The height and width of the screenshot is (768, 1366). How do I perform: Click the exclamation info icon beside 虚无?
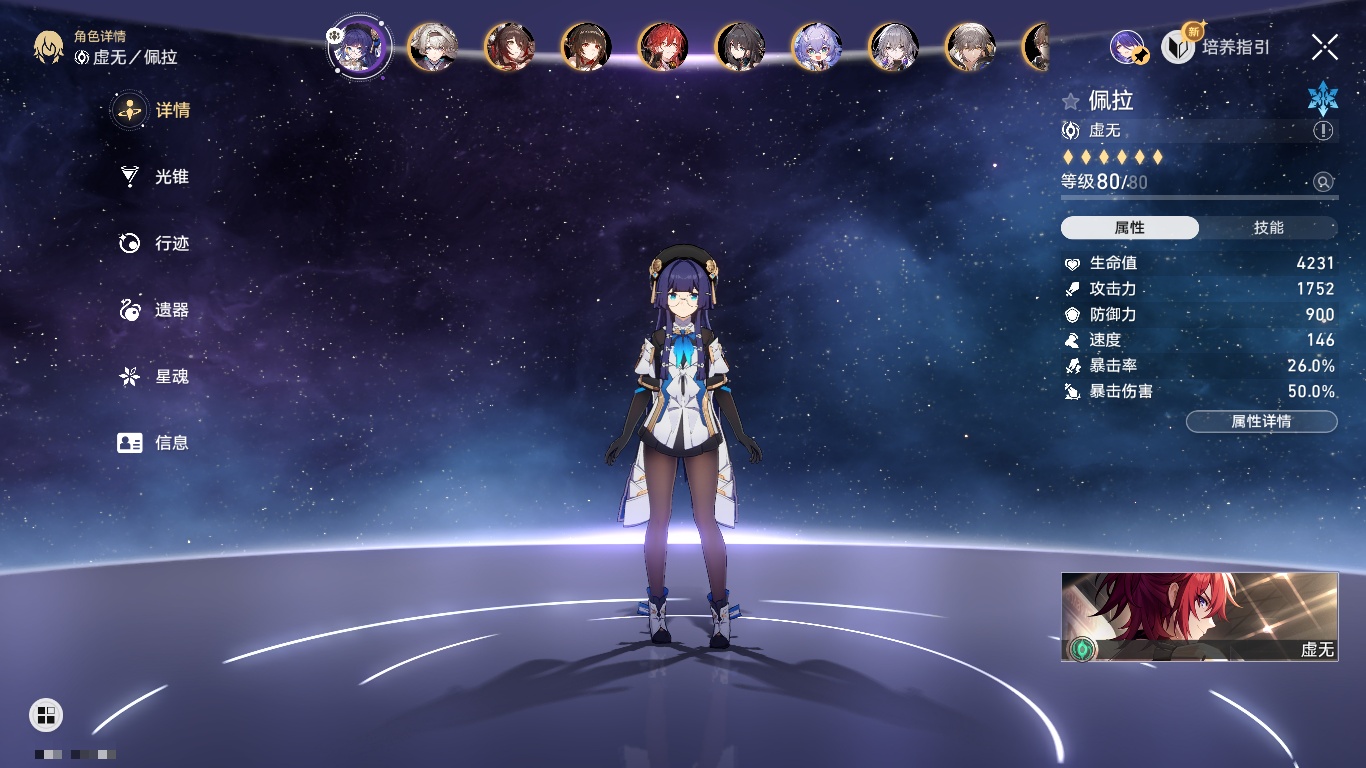1323,131
